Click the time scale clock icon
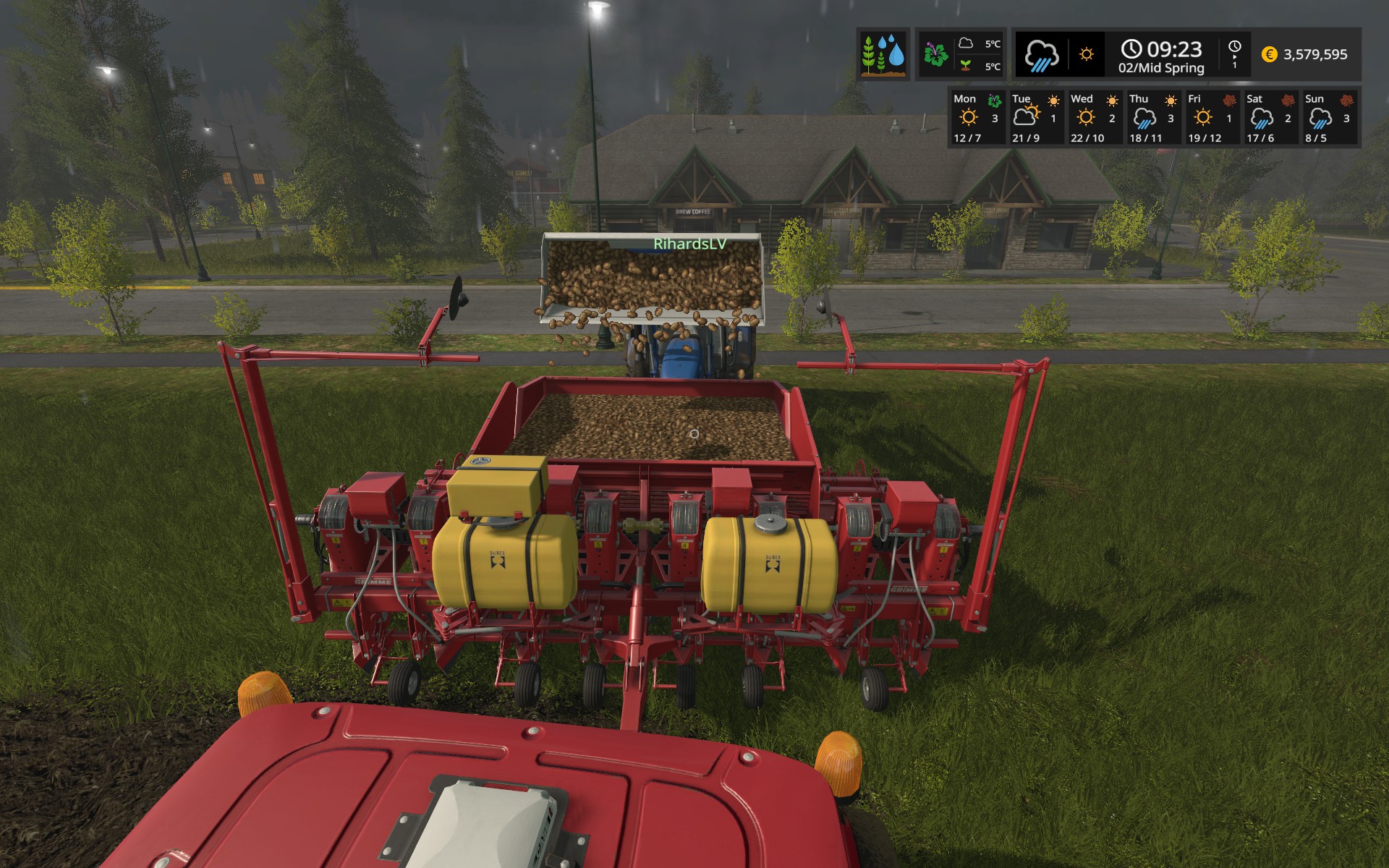The height and width of the screenshot is (868, 1389). [x=1235, y=46]
